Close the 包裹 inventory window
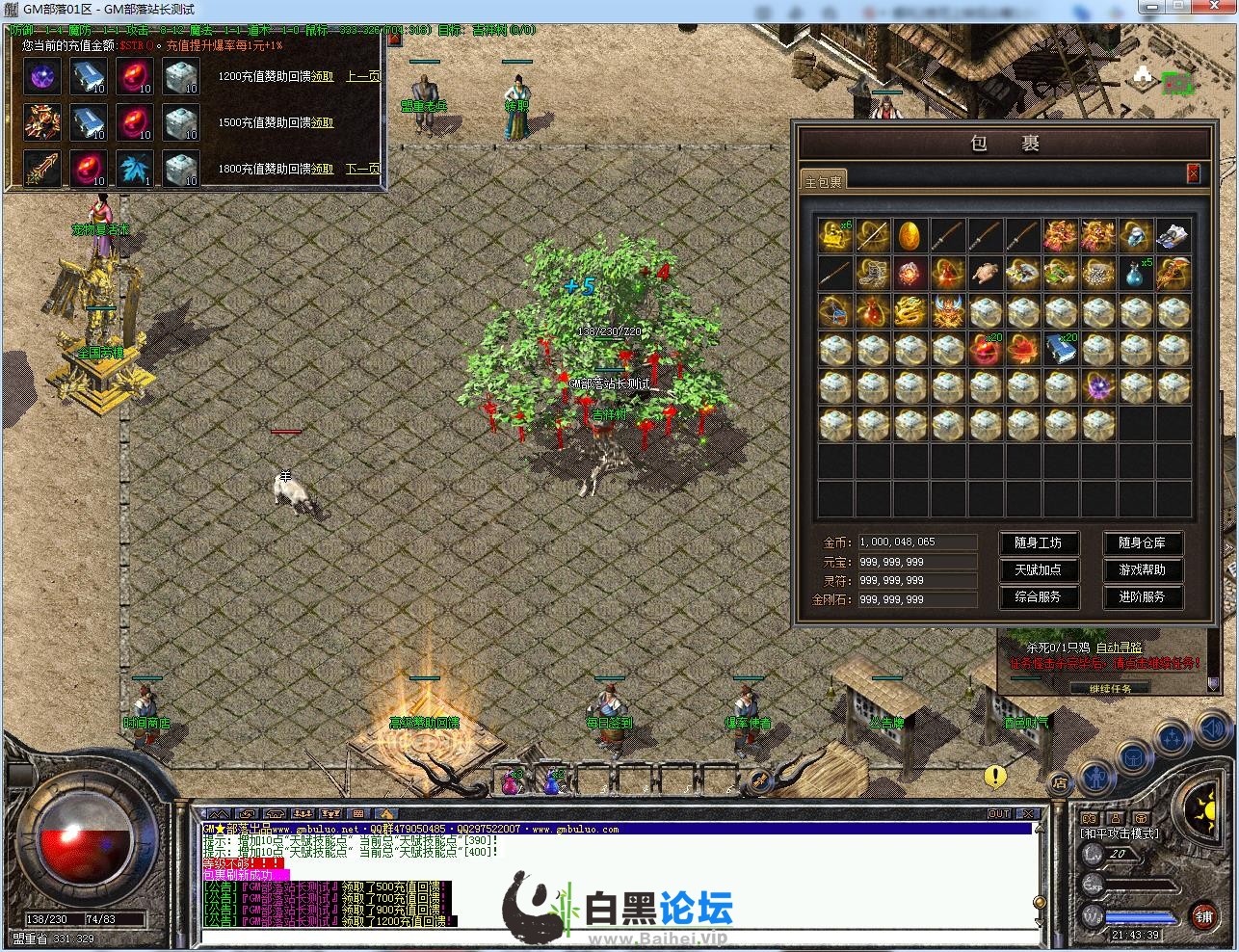 (x=1193, y=173)
